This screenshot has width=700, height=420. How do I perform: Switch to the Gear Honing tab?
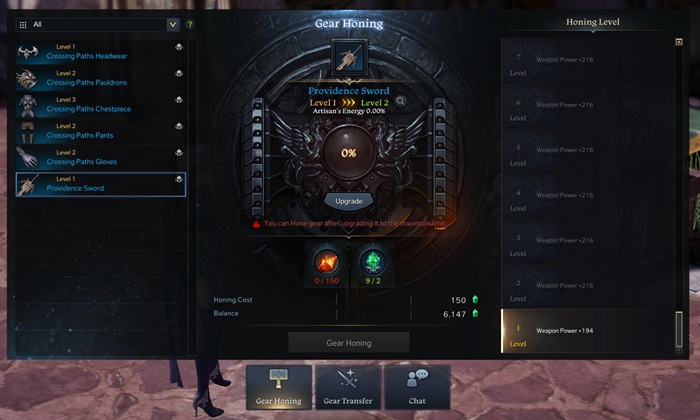pyautogui.click(x=278, y=387)
